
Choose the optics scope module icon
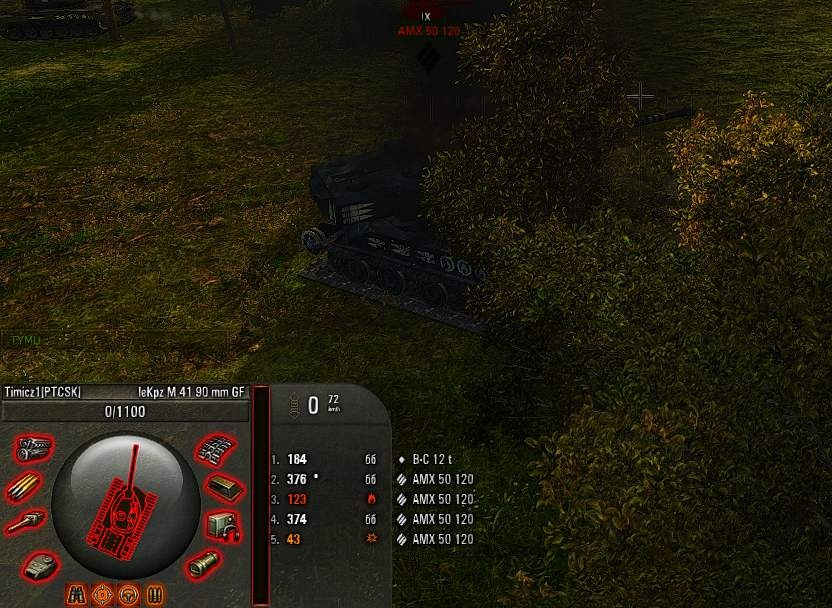coord(204,564)
